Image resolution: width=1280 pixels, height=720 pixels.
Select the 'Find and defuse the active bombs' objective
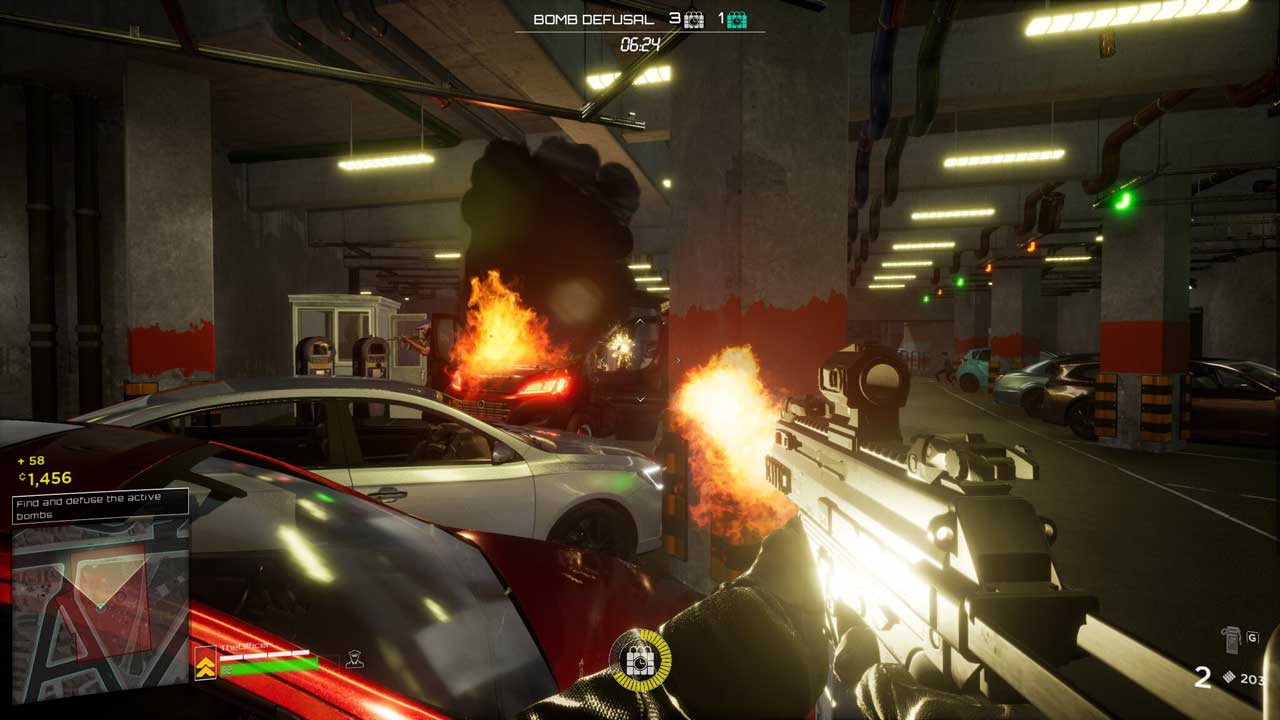click(x=100, y=507)
